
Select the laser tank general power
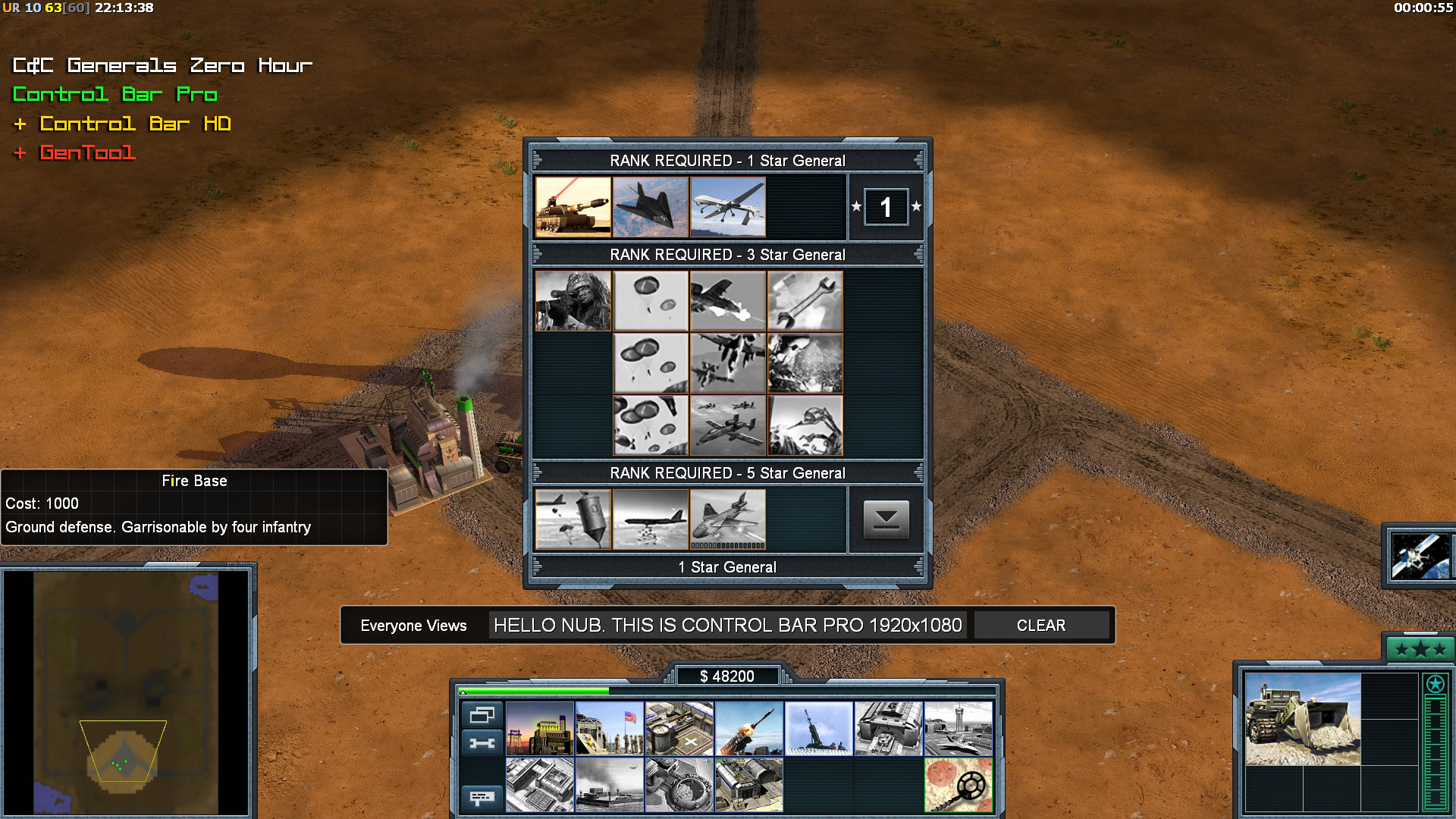click(573, 207)
